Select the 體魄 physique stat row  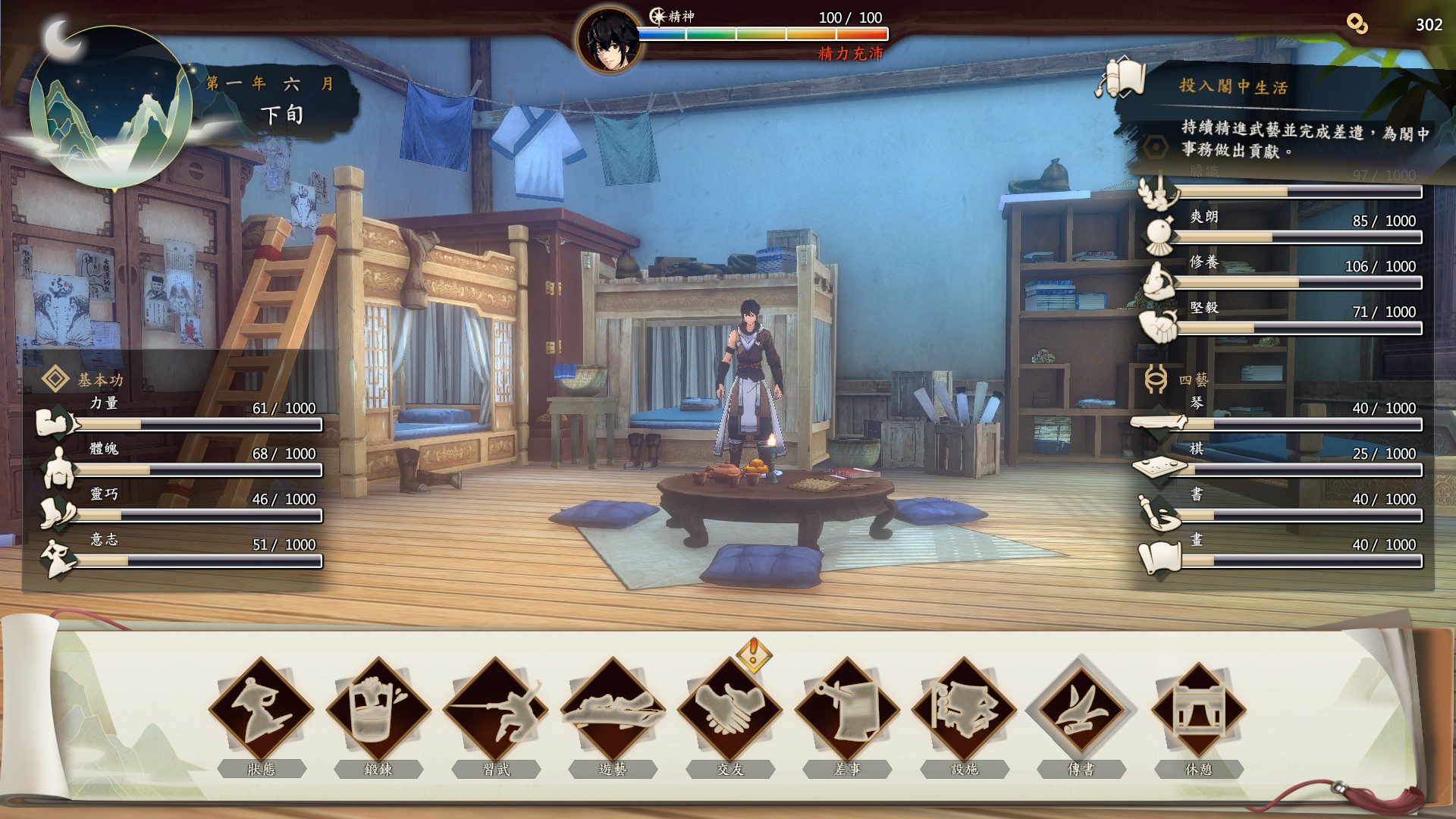click(x=182, y=461)
